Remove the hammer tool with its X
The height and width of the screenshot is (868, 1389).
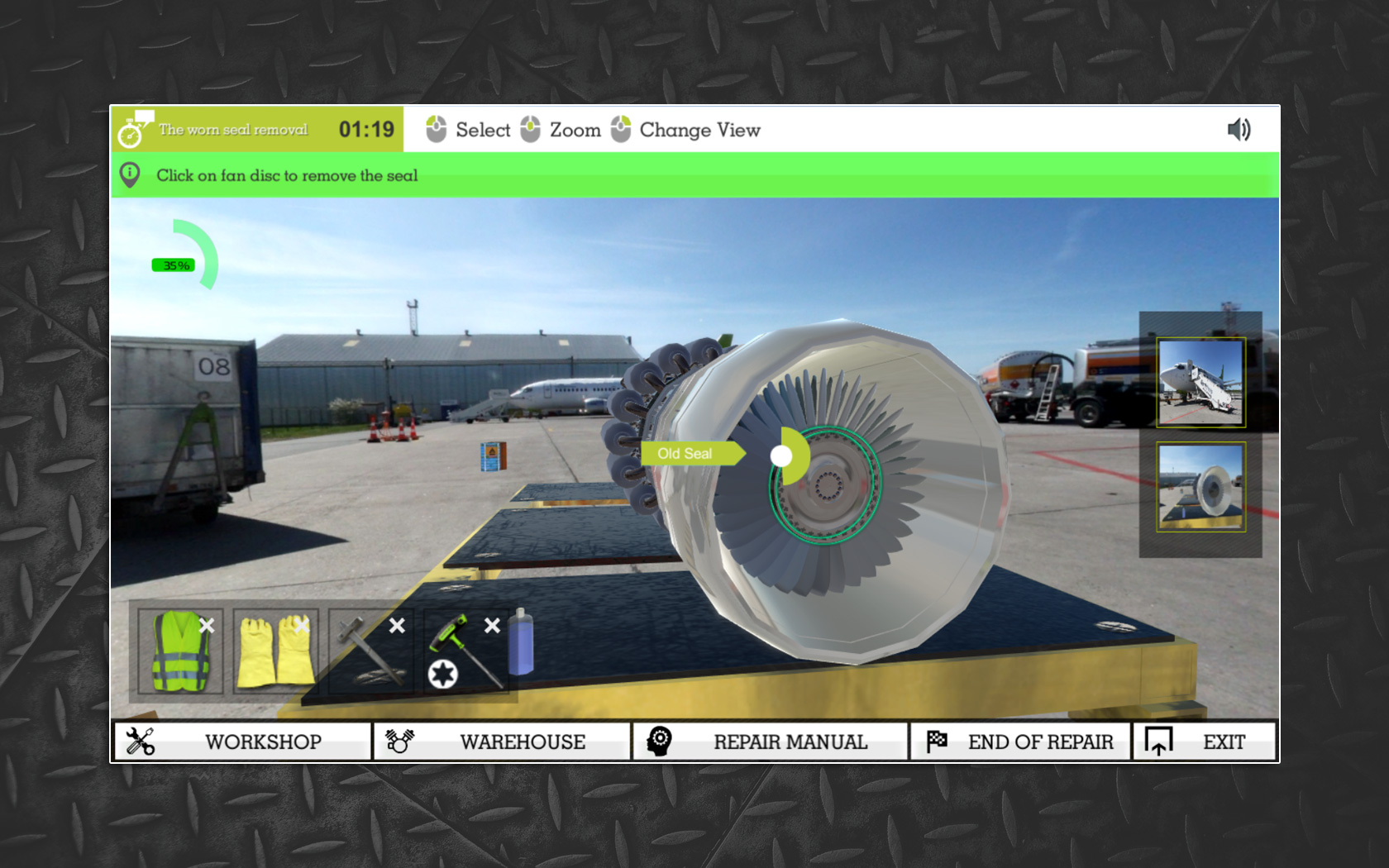(397, 626)
